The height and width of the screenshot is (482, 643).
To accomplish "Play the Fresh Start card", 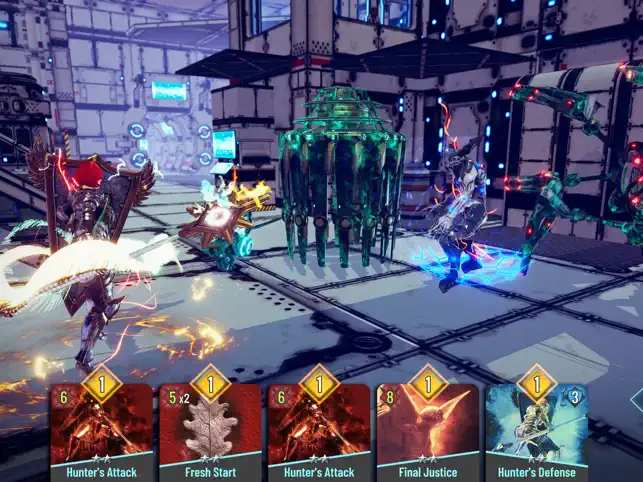I will click(x=210, y=430).
